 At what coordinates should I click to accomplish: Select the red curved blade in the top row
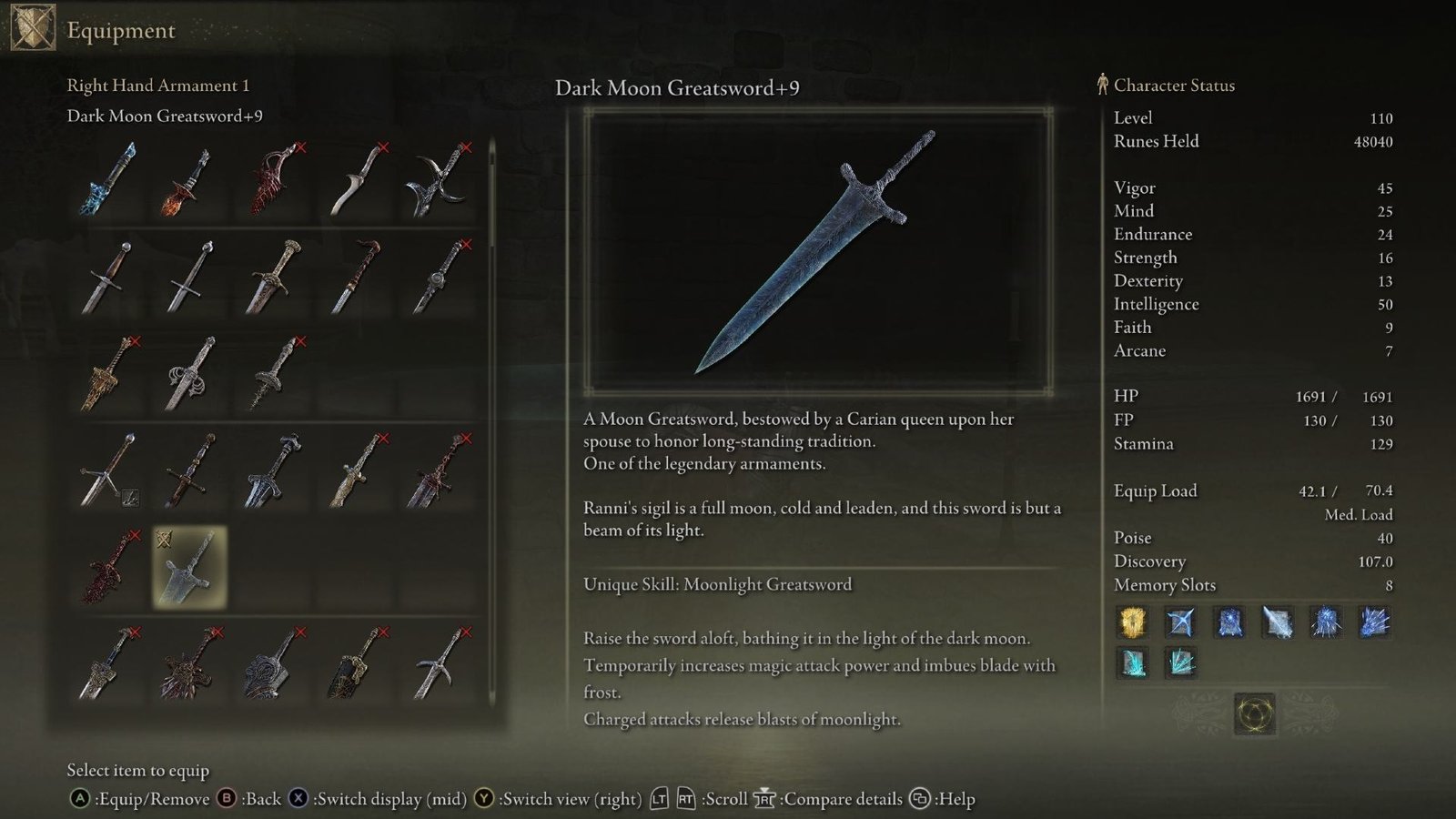271,181
